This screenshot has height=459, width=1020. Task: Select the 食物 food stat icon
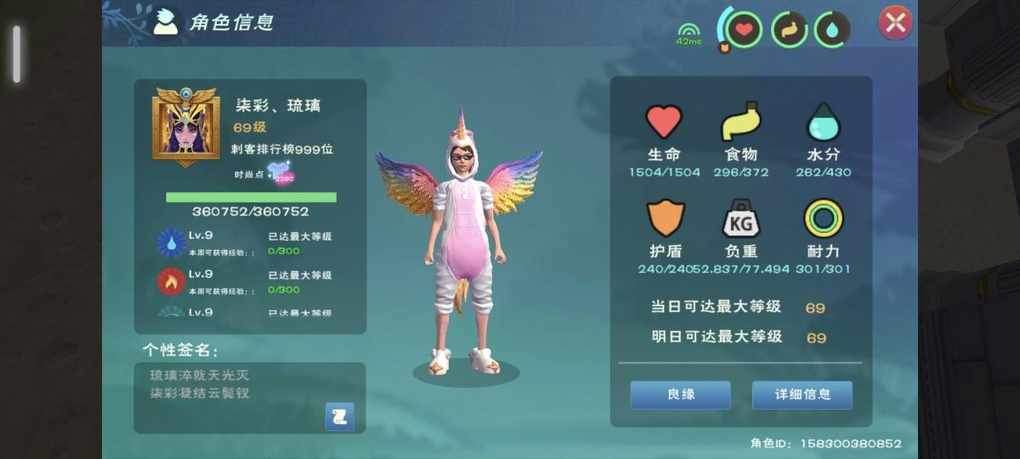coord(741,122)
